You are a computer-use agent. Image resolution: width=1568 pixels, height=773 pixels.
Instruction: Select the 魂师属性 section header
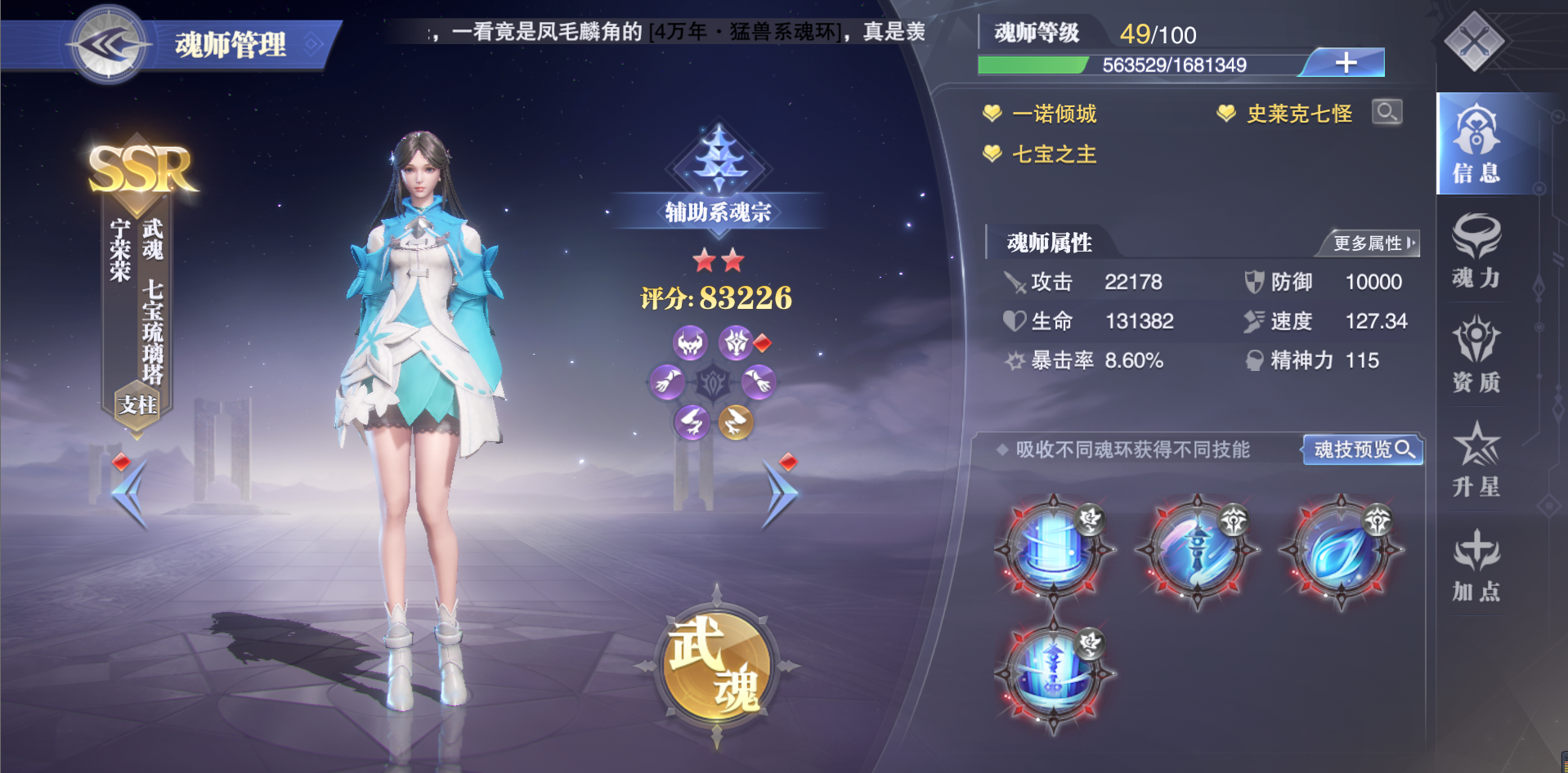1052,243
